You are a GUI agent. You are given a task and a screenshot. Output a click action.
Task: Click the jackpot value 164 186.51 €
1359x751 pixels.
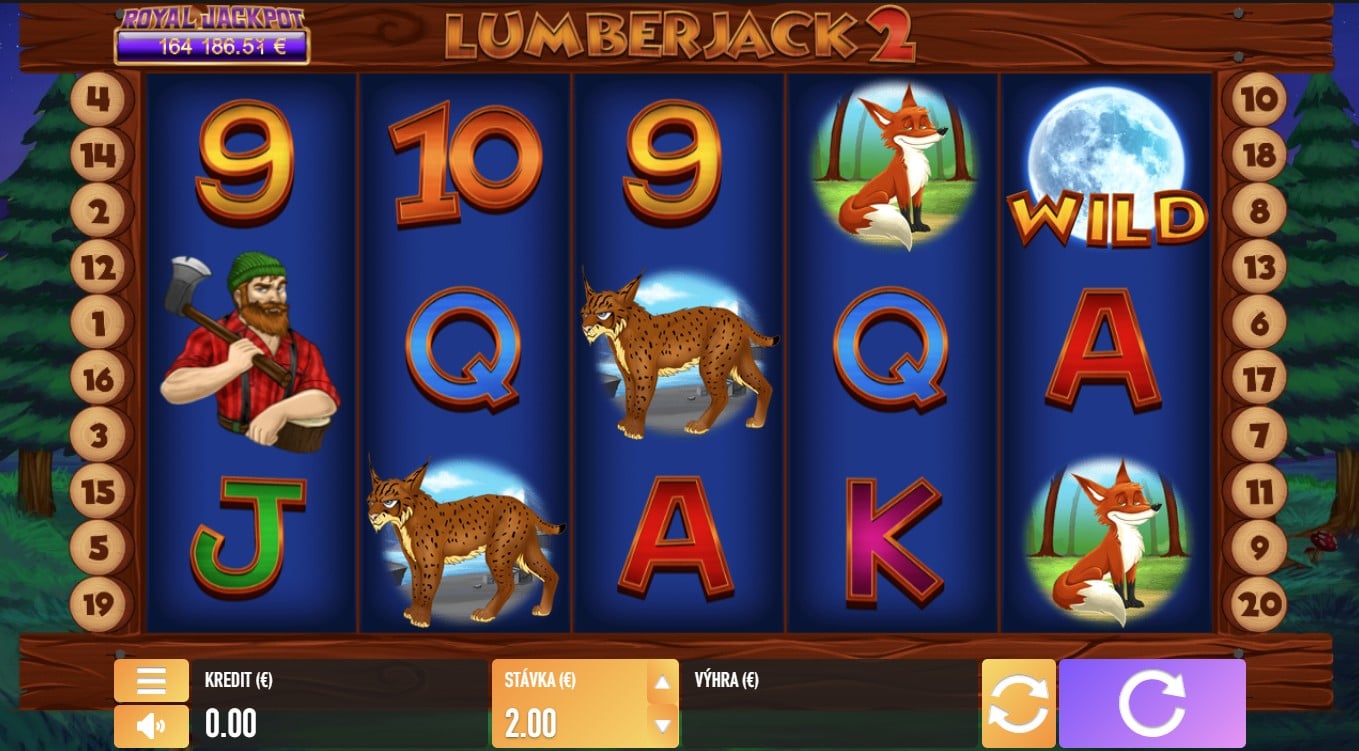pos(212,44)
